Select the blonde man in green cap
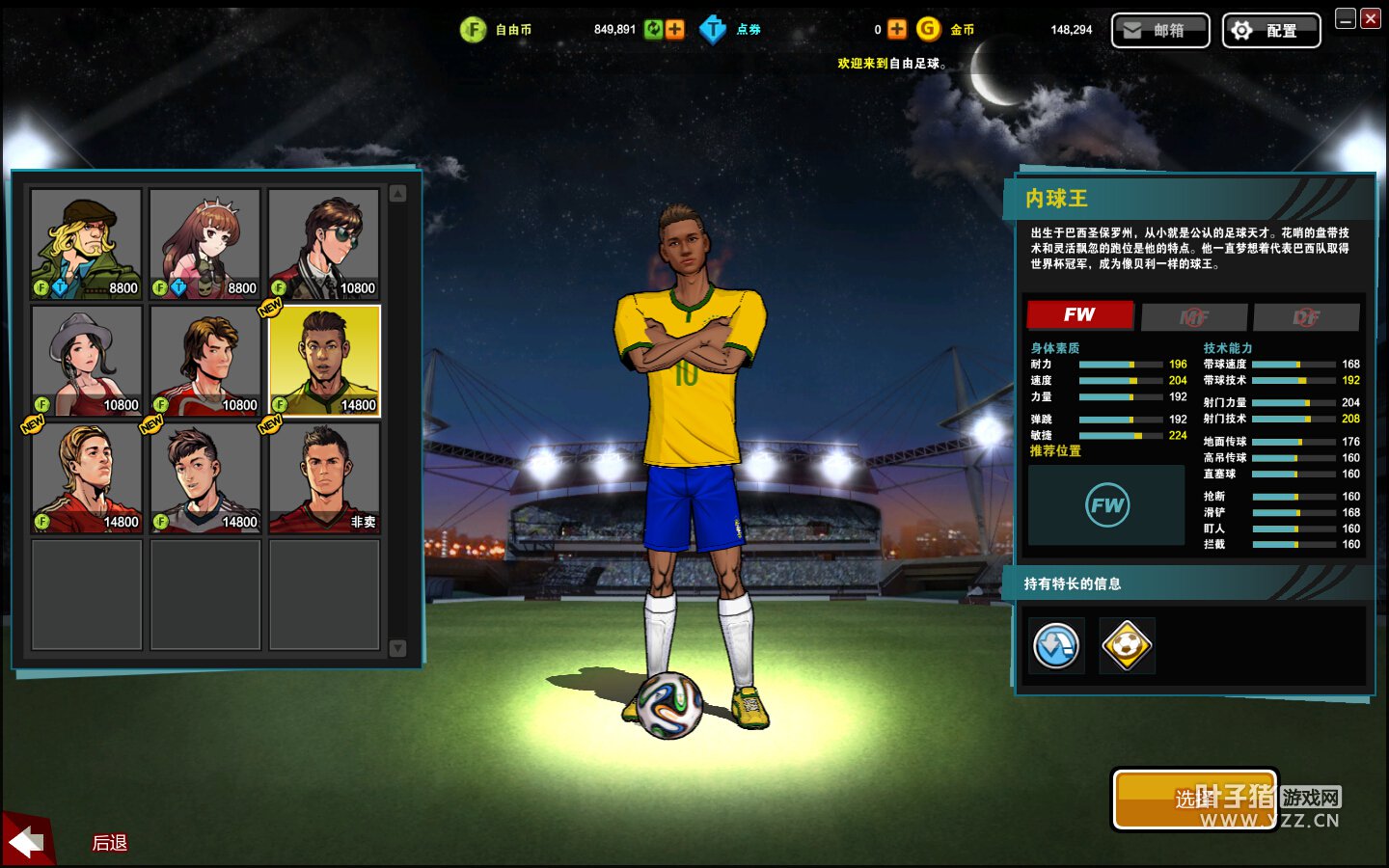Screen dimensions: 1389x868 click(x=87, y=244)
